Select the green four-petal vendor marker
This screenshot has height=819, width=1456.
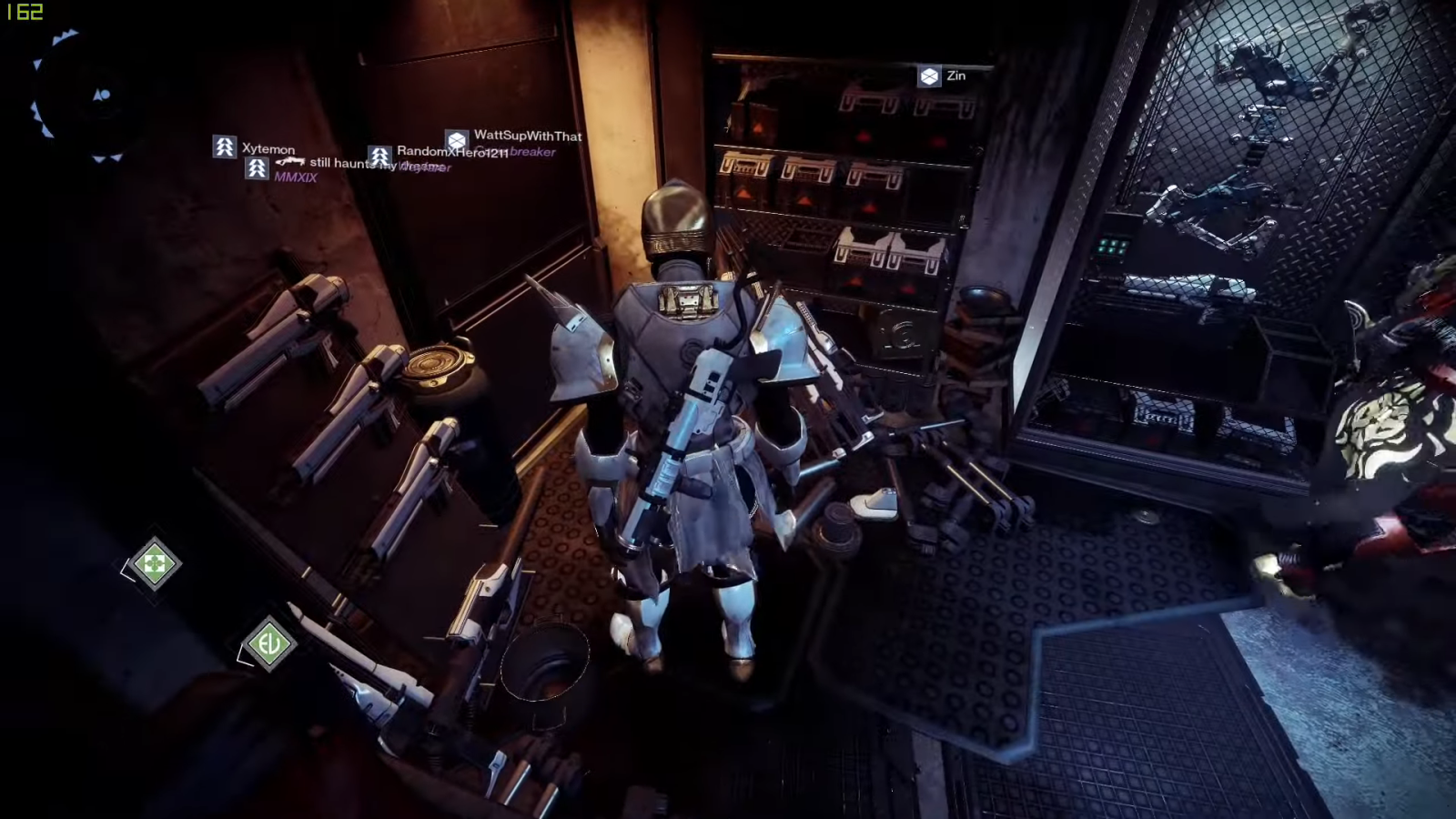(154, 564)
